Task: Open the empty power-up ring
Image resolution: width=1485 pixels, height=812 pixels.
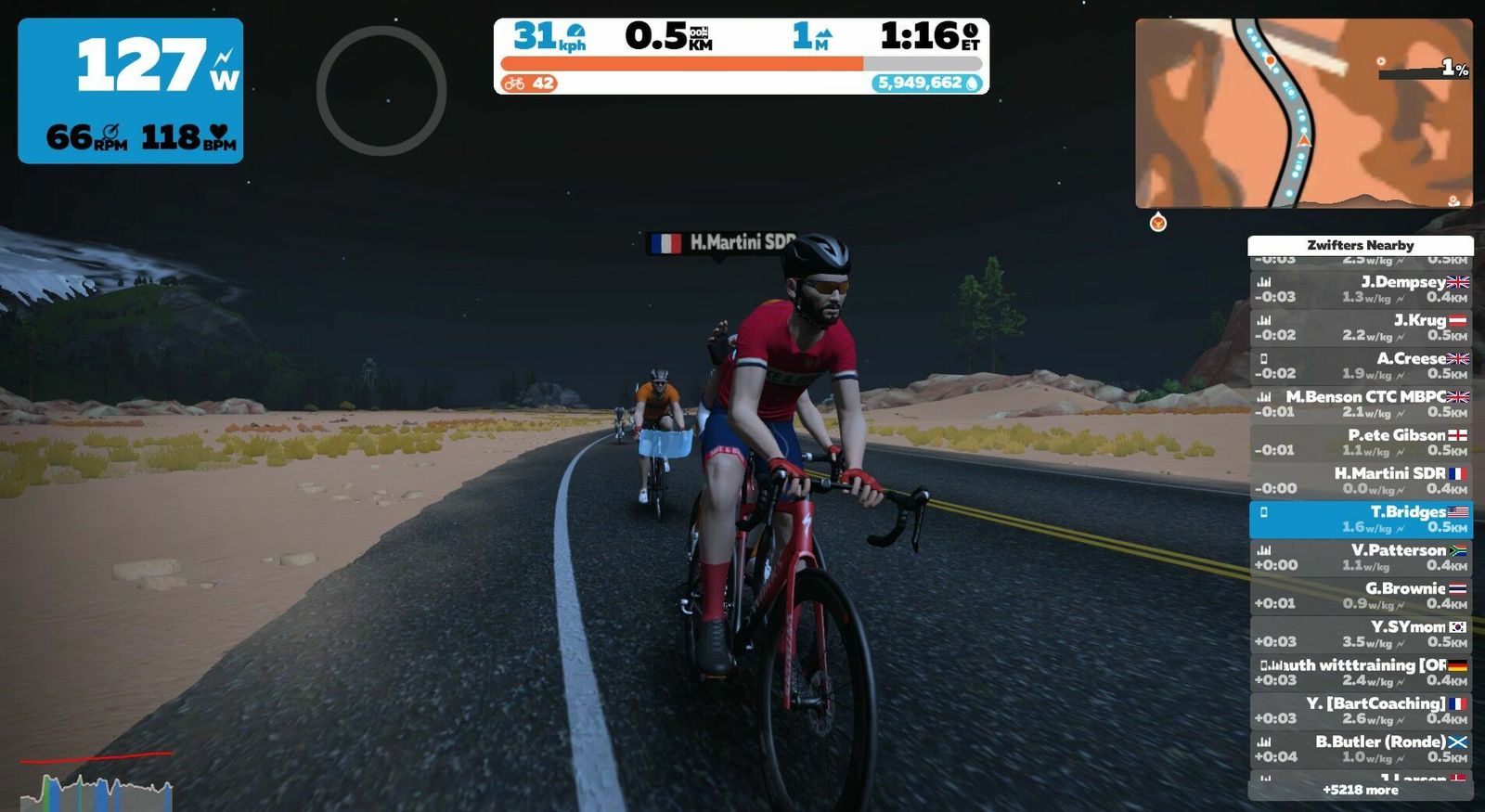Action: 381,90
